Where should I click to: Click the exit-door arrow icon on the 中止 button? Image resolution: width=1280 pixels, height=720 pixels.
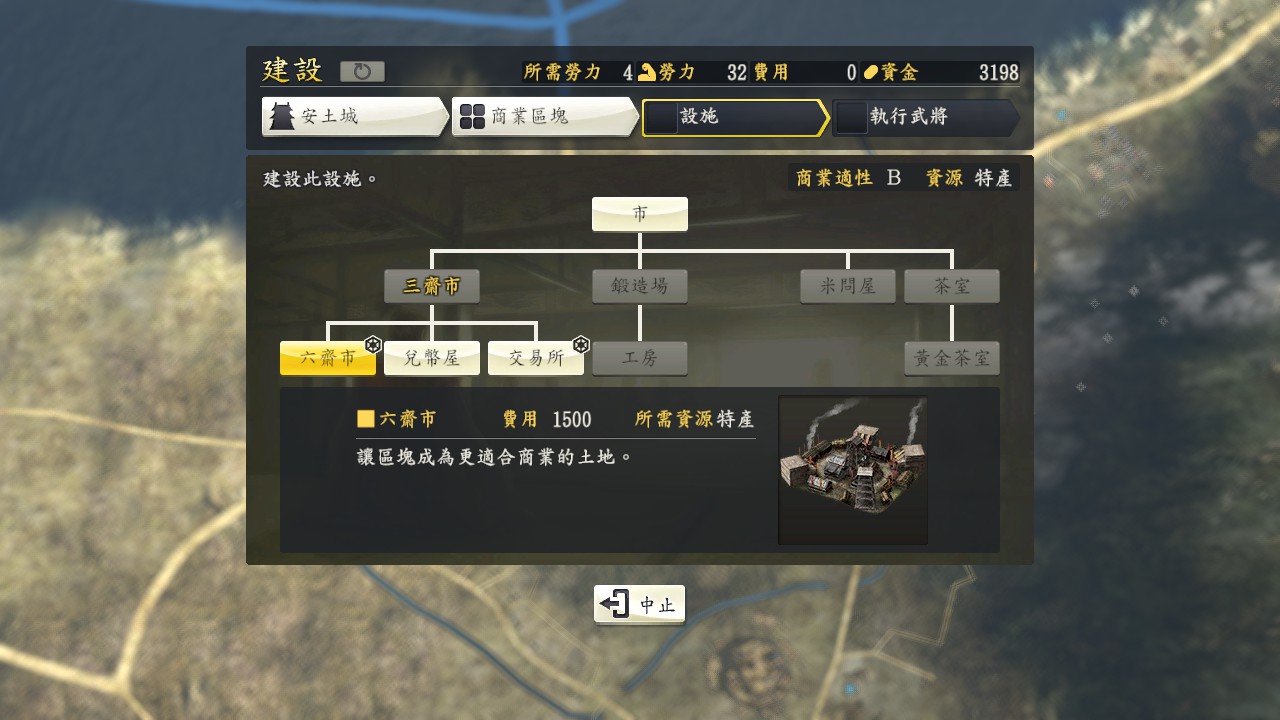[x=616, y=604]
